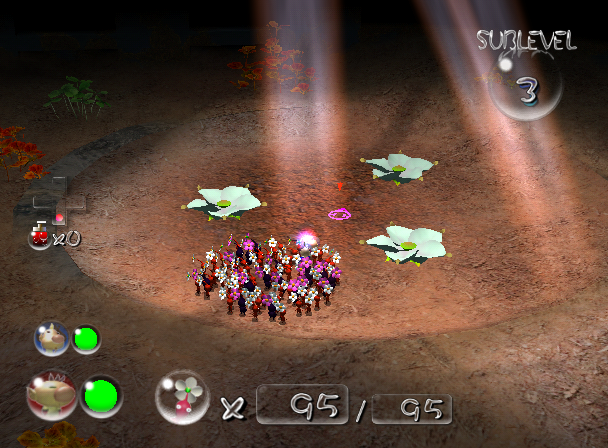
Task: Use the red ultra-spicy spray icon
Action: (40, 236)
